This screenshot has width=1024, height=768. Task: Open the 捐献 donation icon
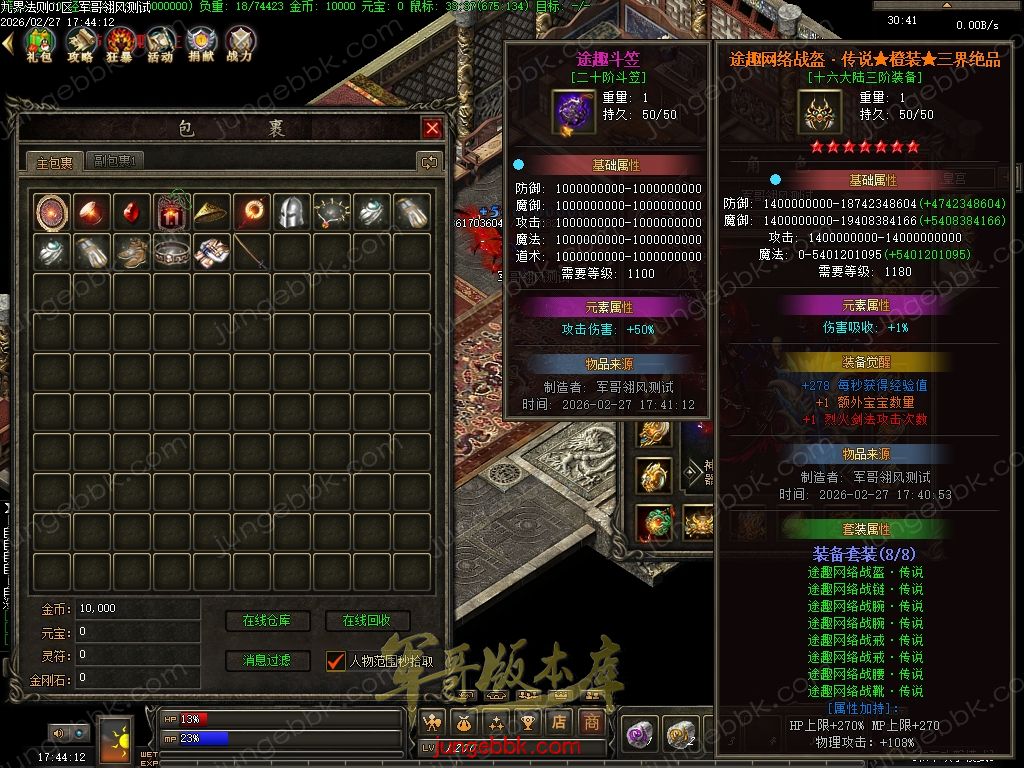200,43
